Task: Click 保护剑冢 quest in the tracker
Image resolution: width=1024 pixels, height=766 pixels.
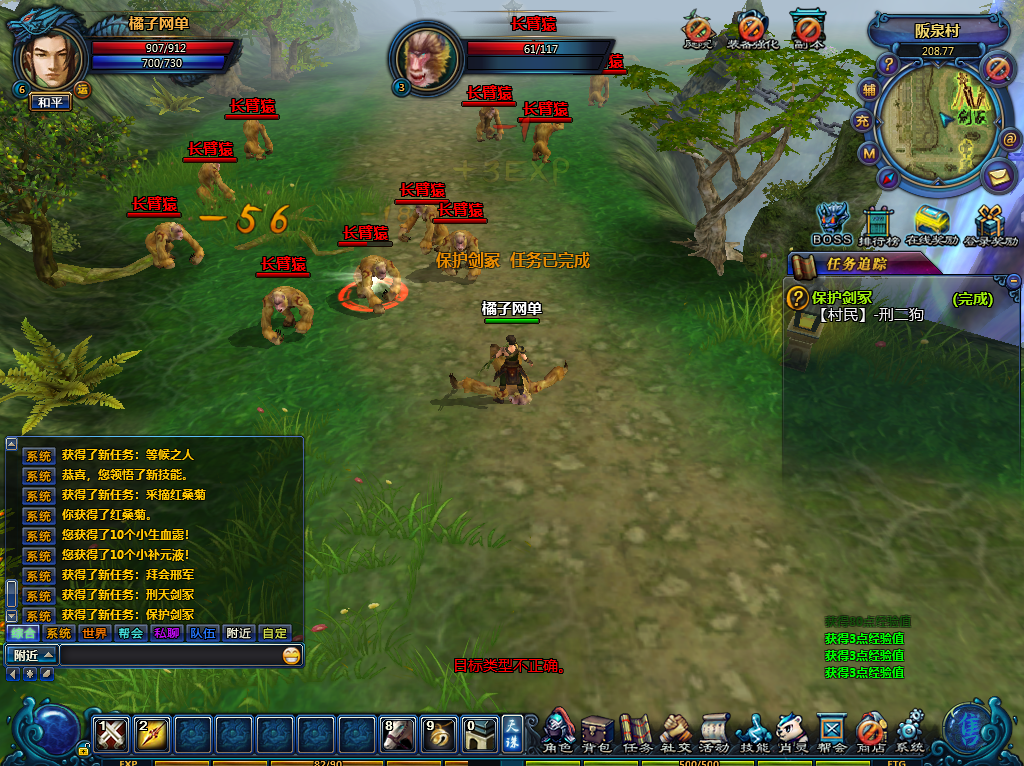Action: click(842, 297)
